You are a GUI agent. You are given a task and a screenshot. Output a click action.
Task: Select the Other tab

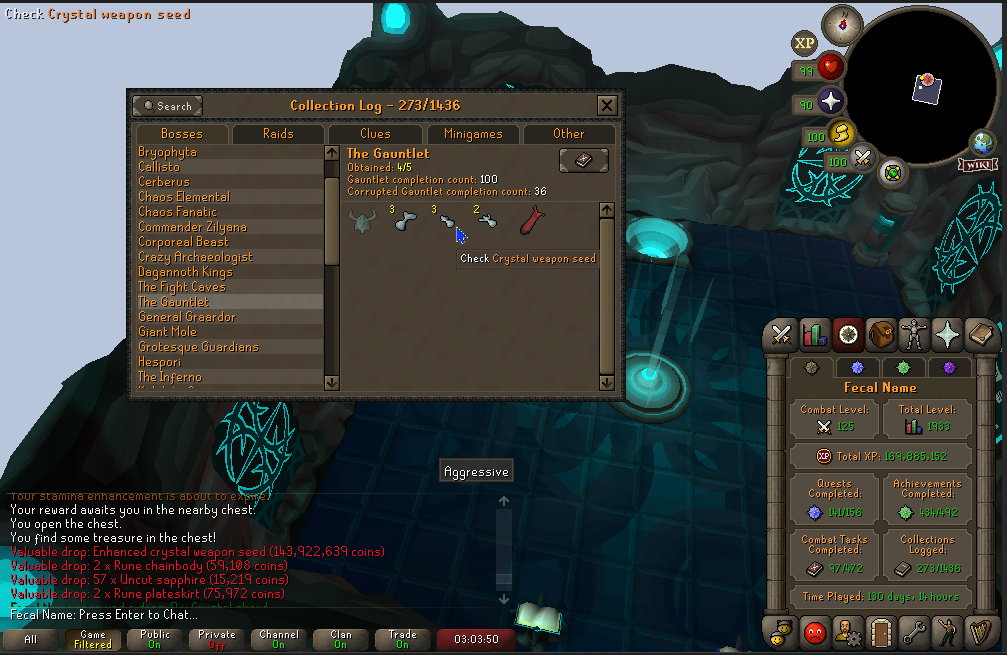569,133
